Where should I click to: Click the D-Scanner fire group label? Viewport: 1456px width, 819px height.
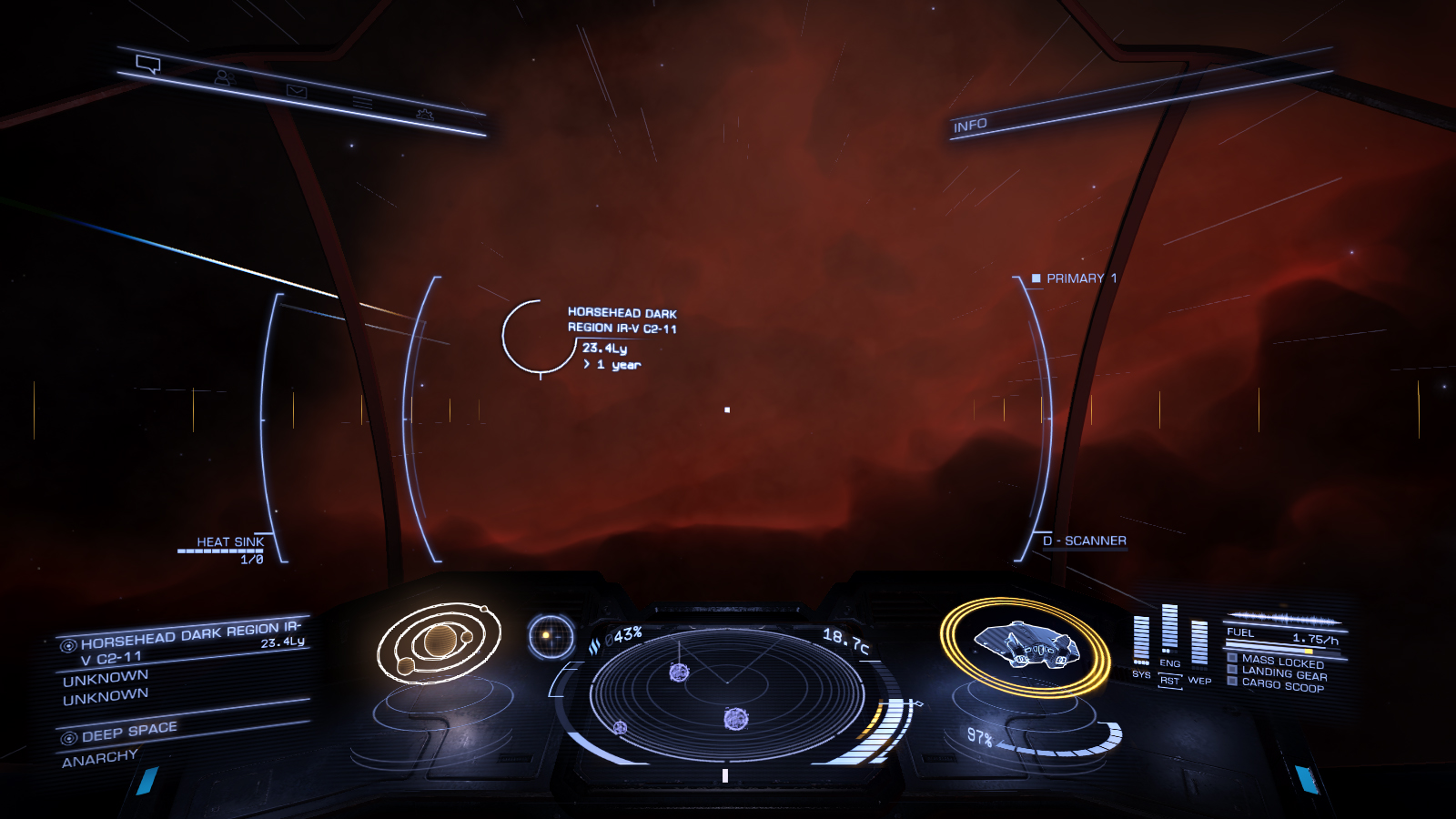pos(1085,541)
